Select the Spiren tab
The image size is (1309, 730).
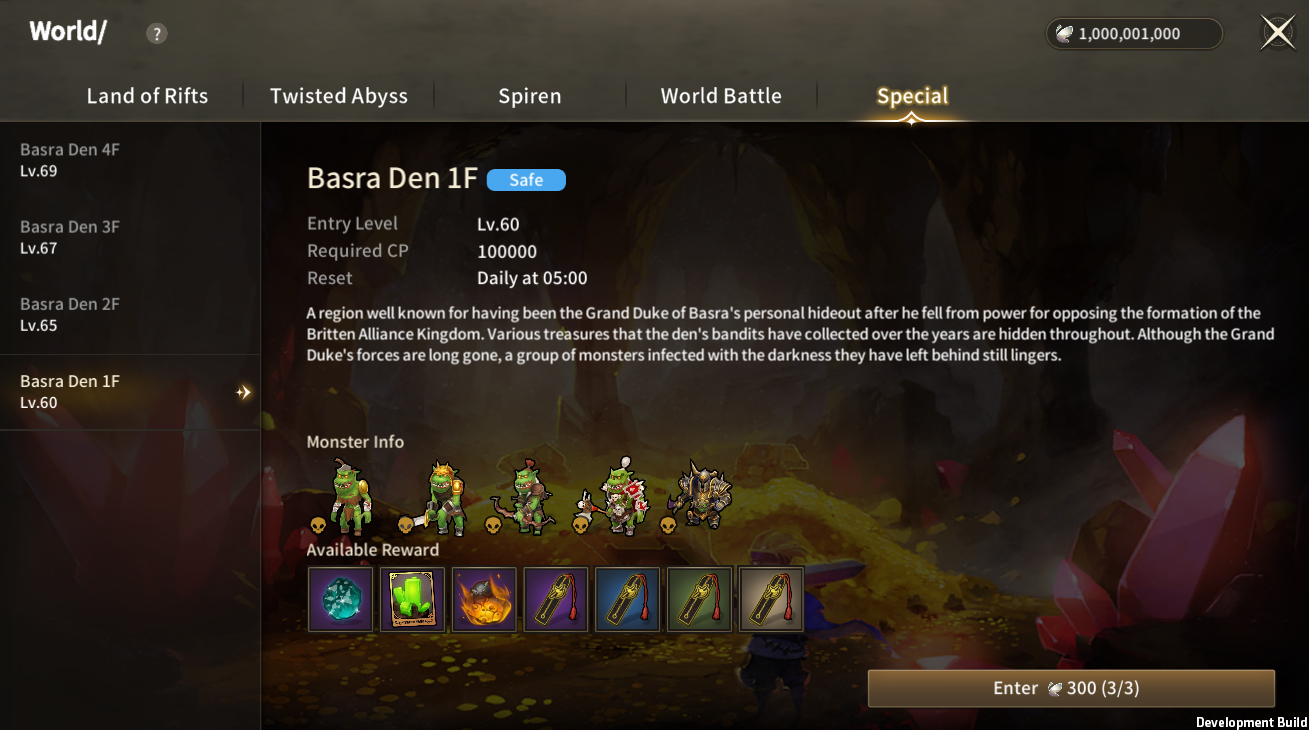(530, 96)
